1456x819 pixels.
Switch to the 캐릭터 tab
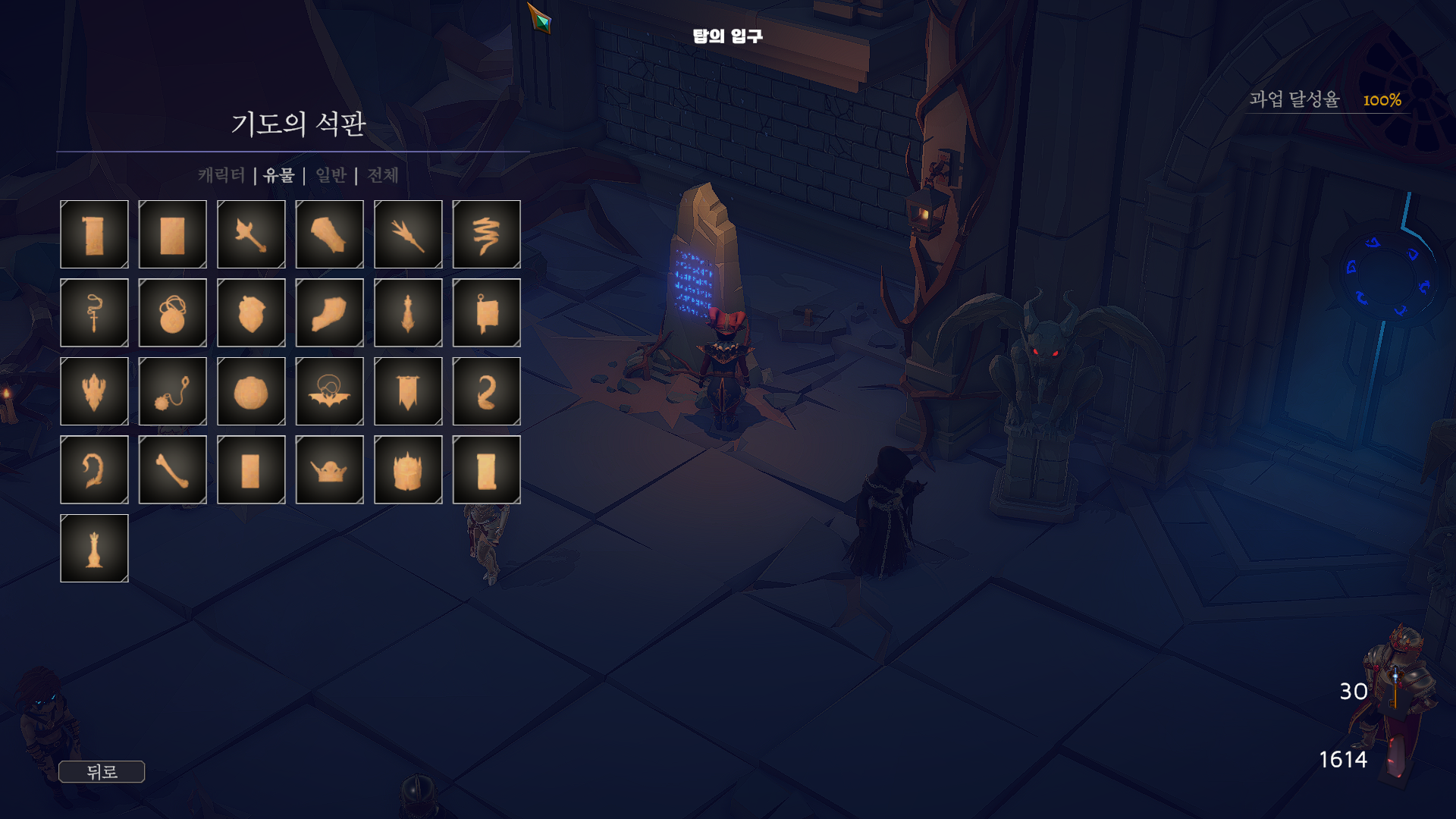pos(221,175)
